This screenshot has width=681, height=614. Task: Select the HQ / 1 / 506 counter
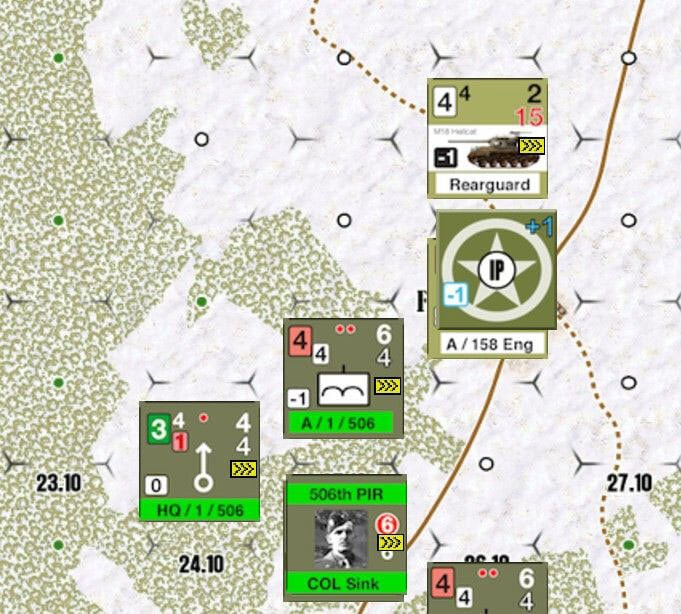(199, 460)
